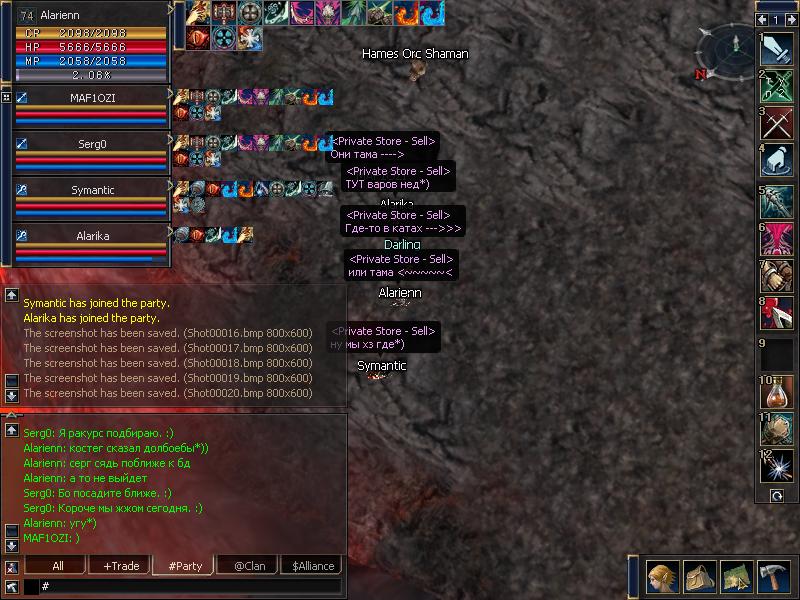Show the @Clan chat tab
The image size is (800, 600).
point(247,566)
